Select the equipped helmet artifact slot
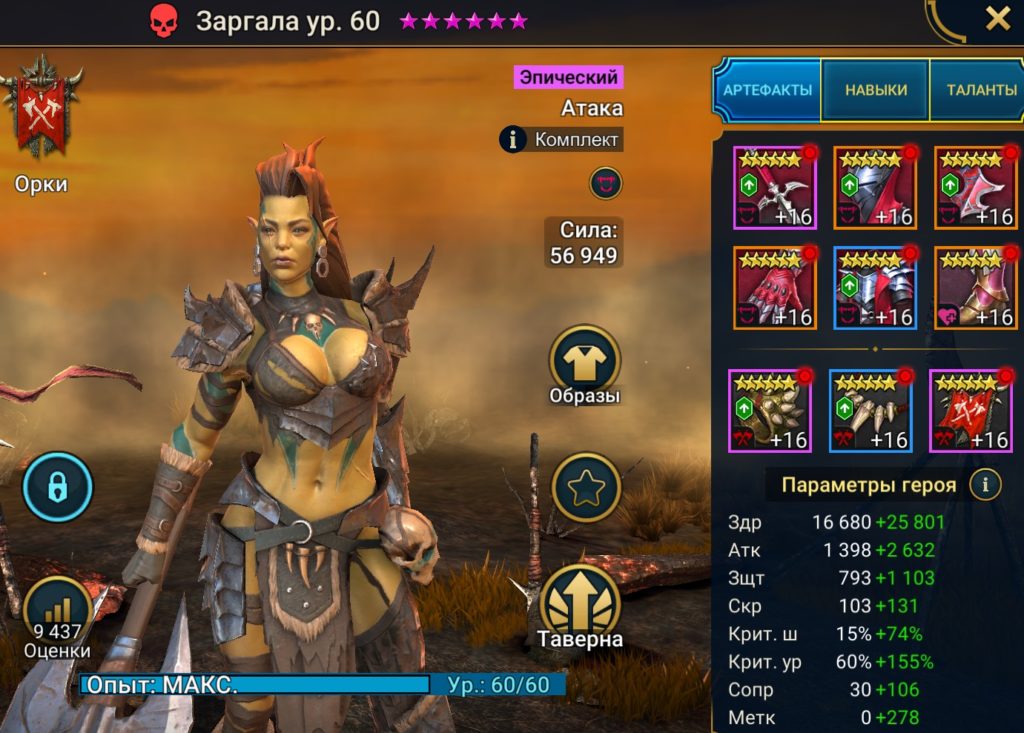Viewport: 1024px width, 733px height. point(876,188)
